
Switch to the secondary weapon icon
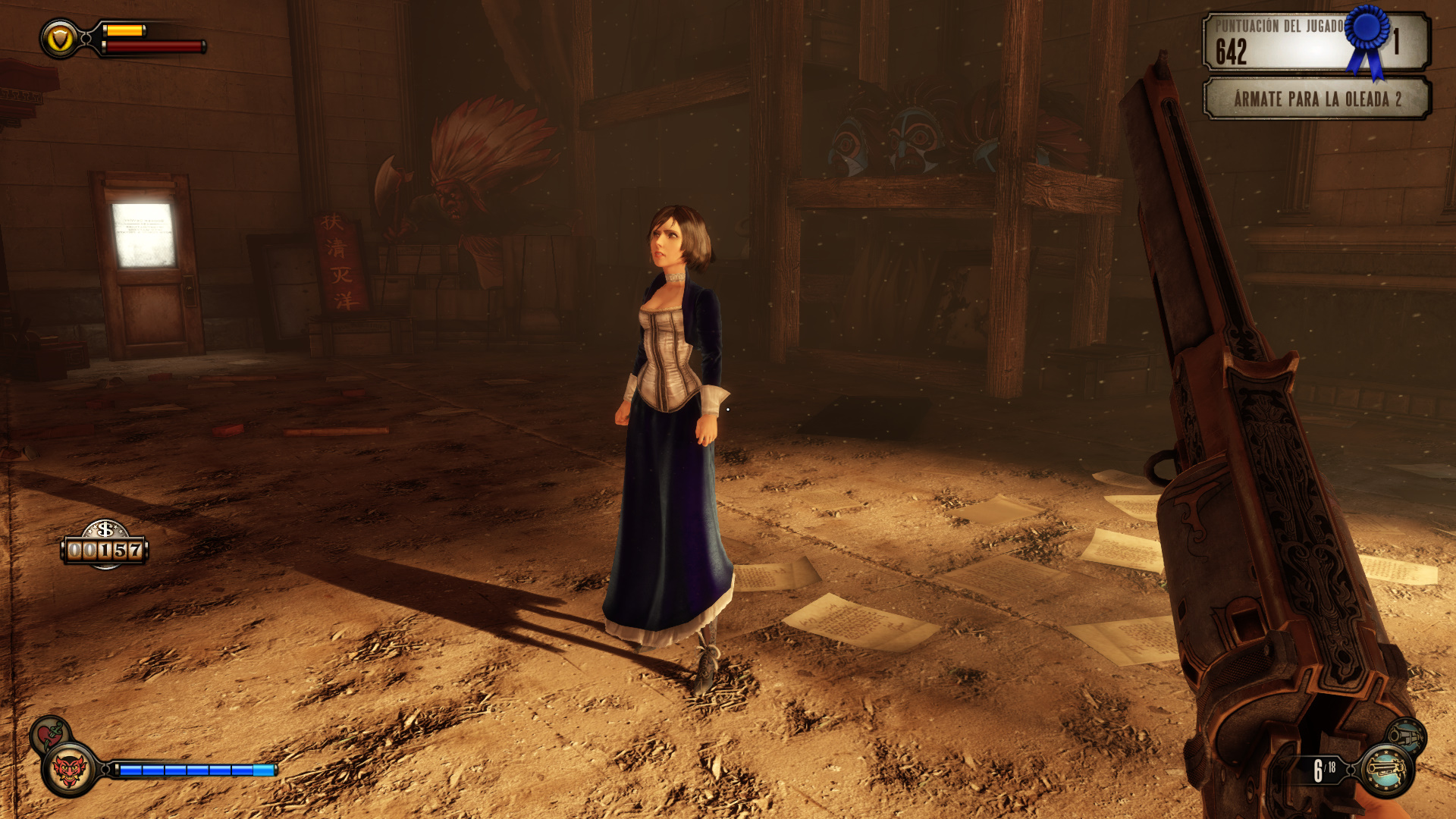pyautogui.click(x=1406, y=734)
